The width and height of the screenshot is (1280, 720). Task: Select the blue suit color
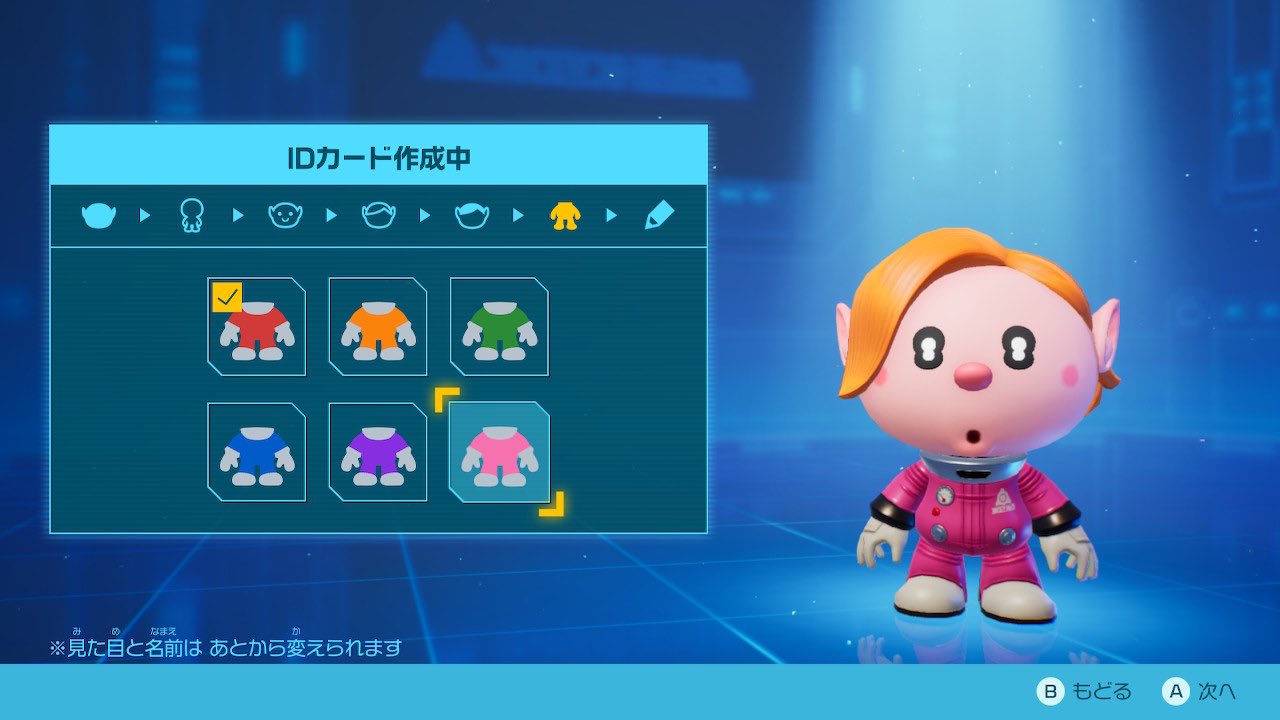point(257,452)
